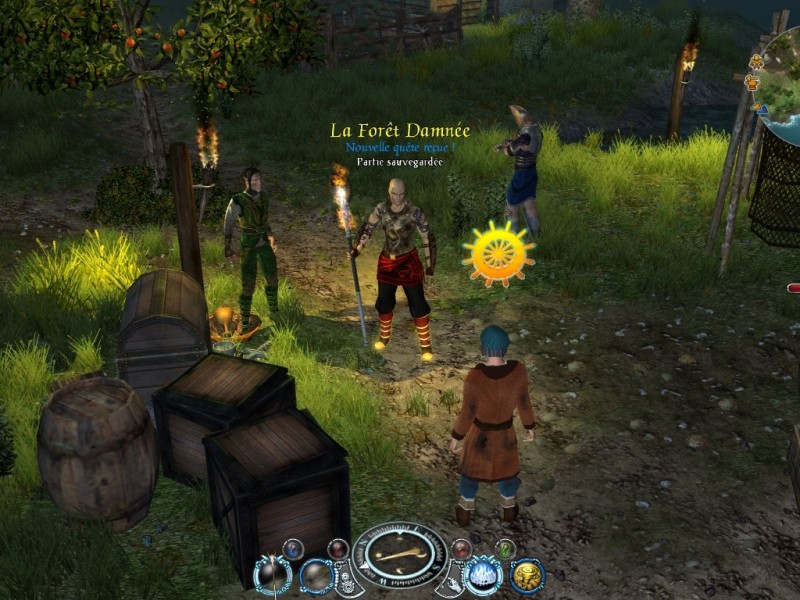Click the hand icon right of the compass
The height and width of the screenshot is (600, 800).
click(452, 582)
